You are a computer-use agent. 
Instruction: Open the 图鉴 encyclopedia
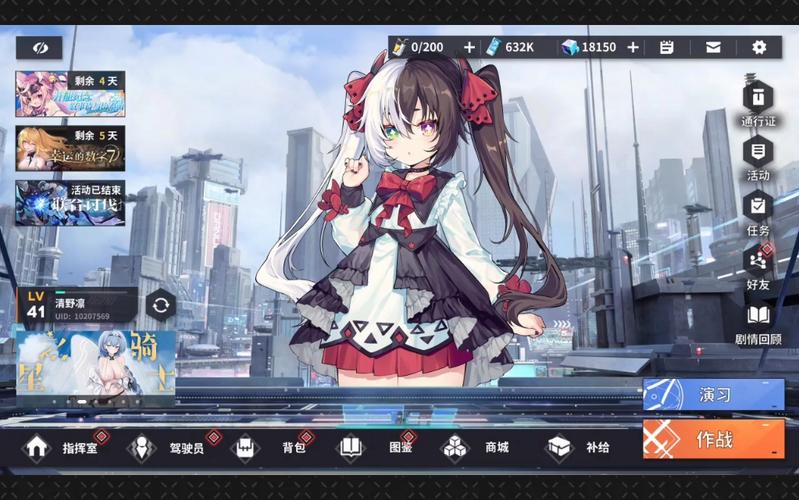(x=377, y=447)
